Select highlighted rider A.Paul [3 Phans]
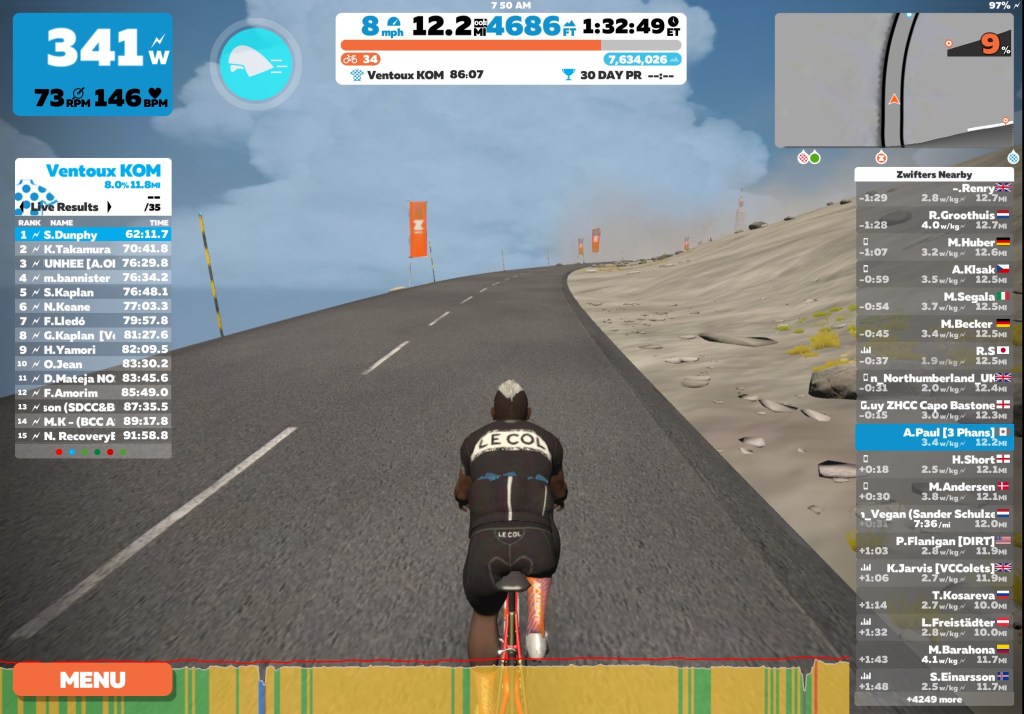Image resolution: width=1024 pixels, height=714 pixels. point(934,437)
